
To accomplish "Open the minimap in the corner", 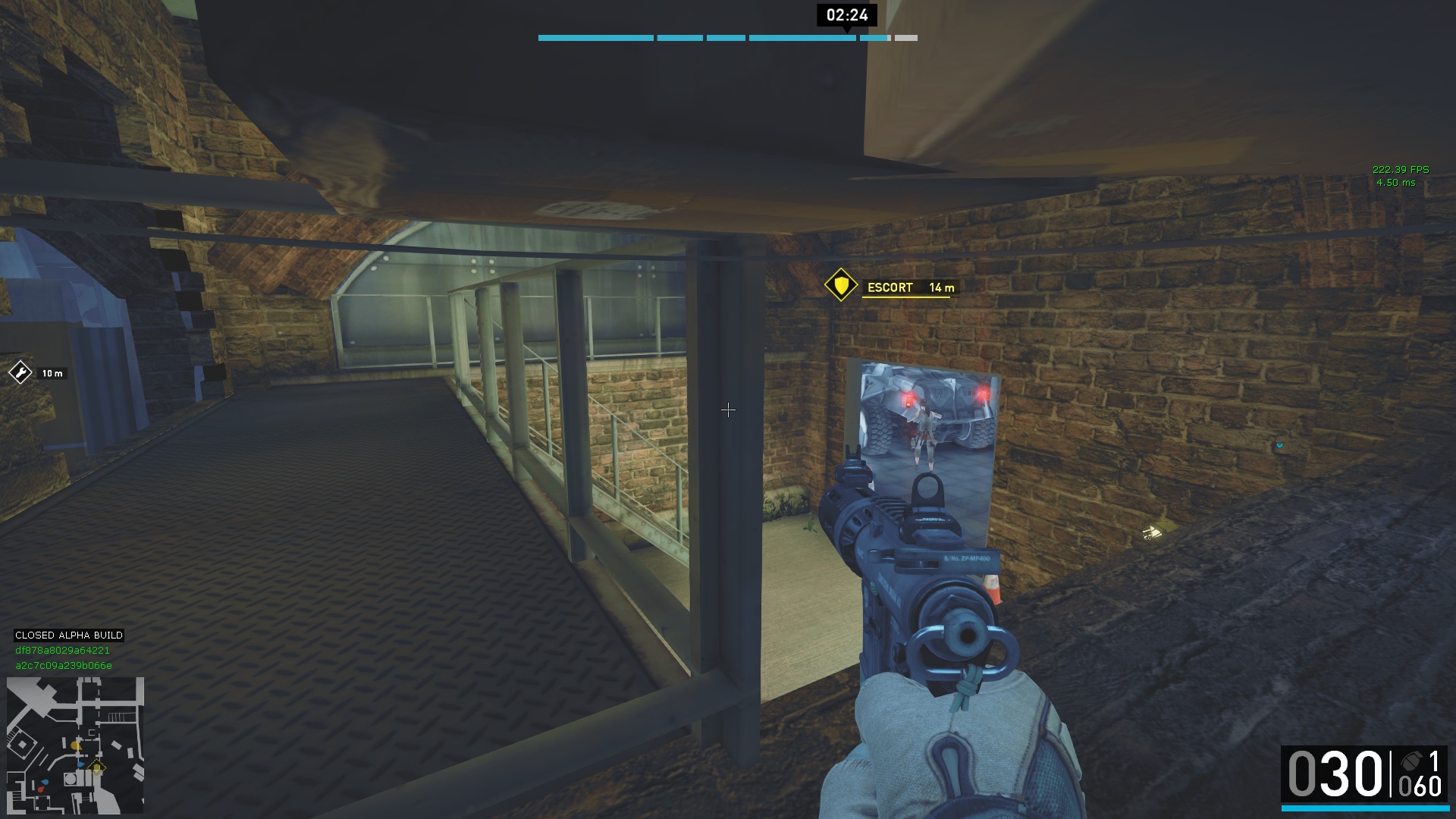I will coord(75,745).
